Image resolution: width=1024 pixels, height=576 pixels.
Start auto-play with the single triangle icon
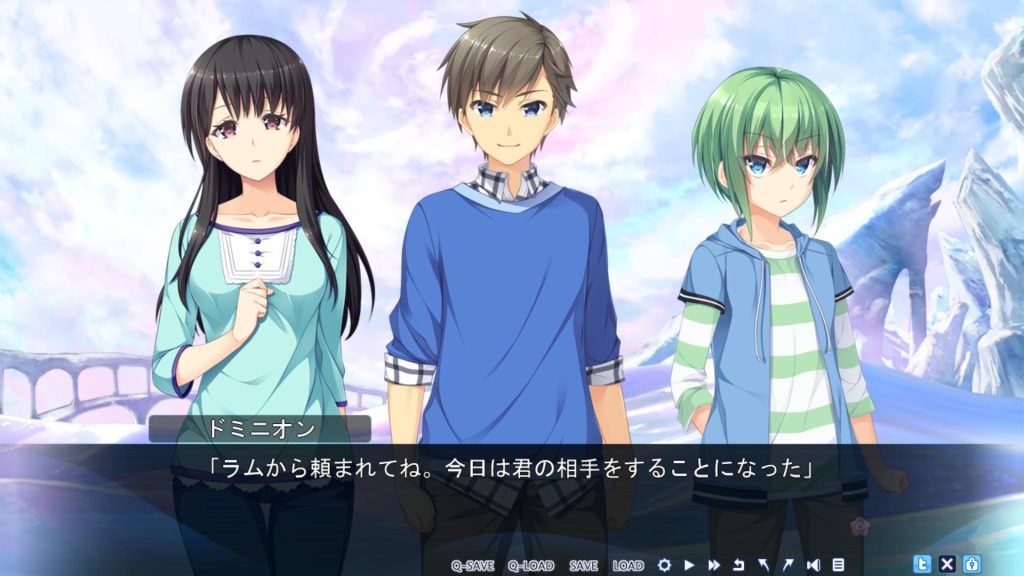(689, 565)
